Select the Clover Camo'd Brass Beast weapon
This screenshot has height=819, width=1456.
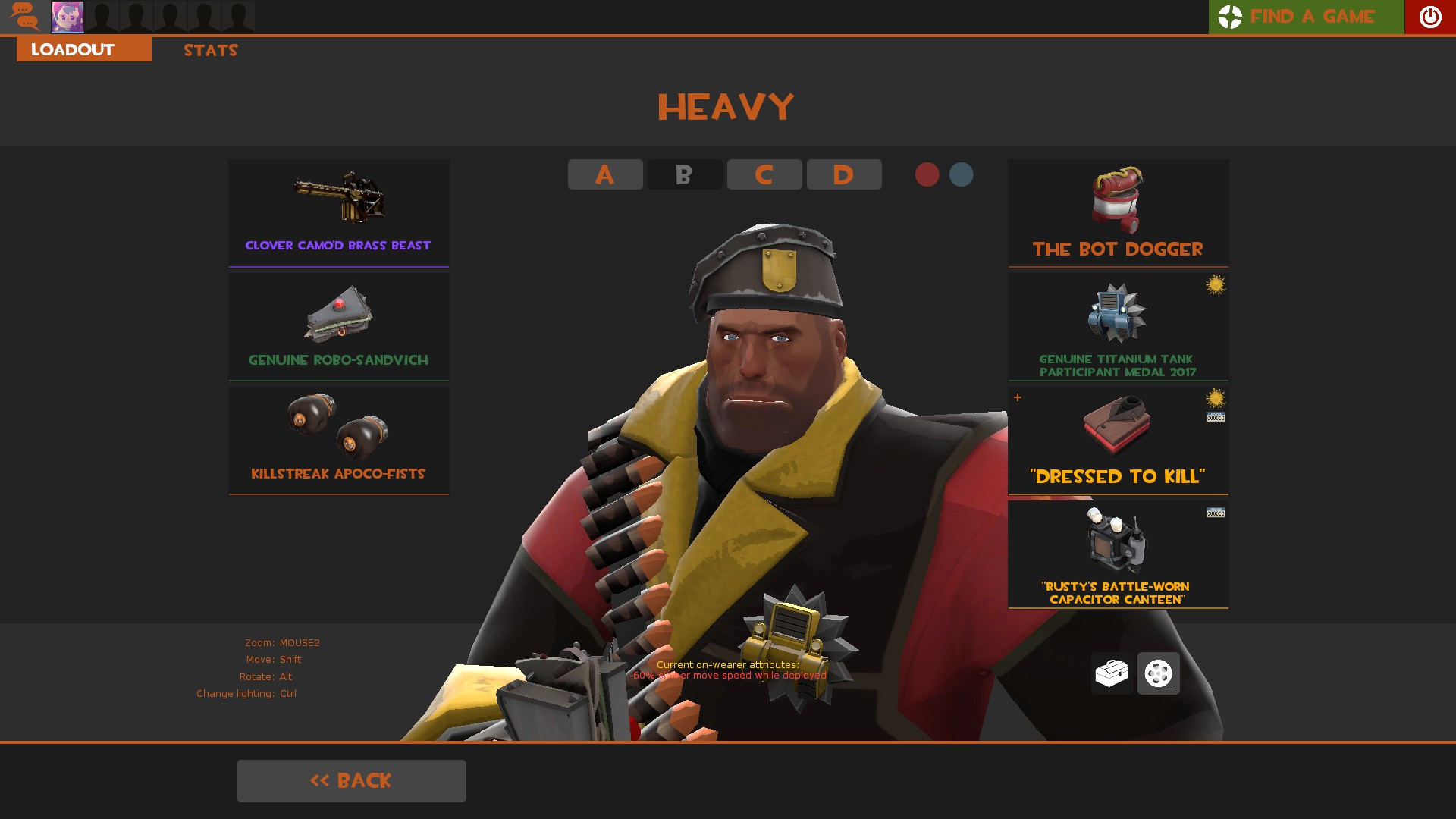tap(338, 212)
